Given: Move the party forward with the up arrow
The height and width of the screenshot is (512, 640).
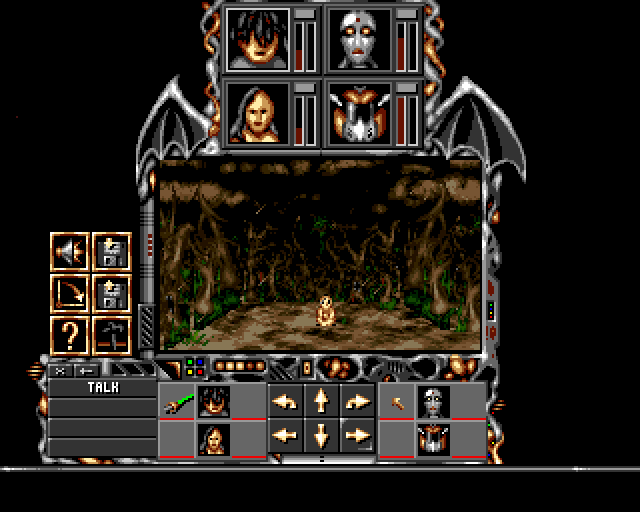Looking at the screenshot, I should pos(321,402).
